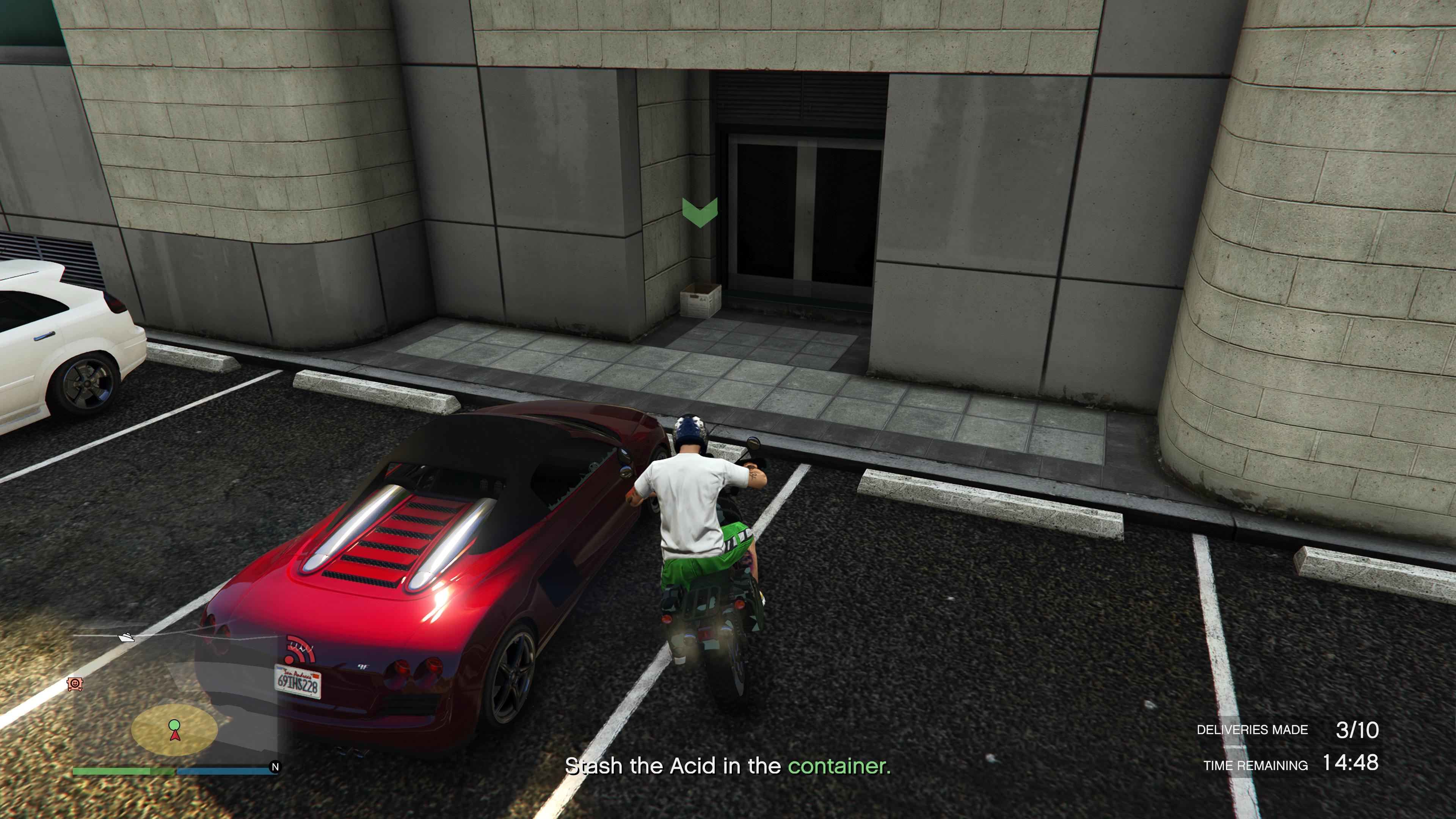Click the smiley-face van blip on the minimap

[75, 684]
